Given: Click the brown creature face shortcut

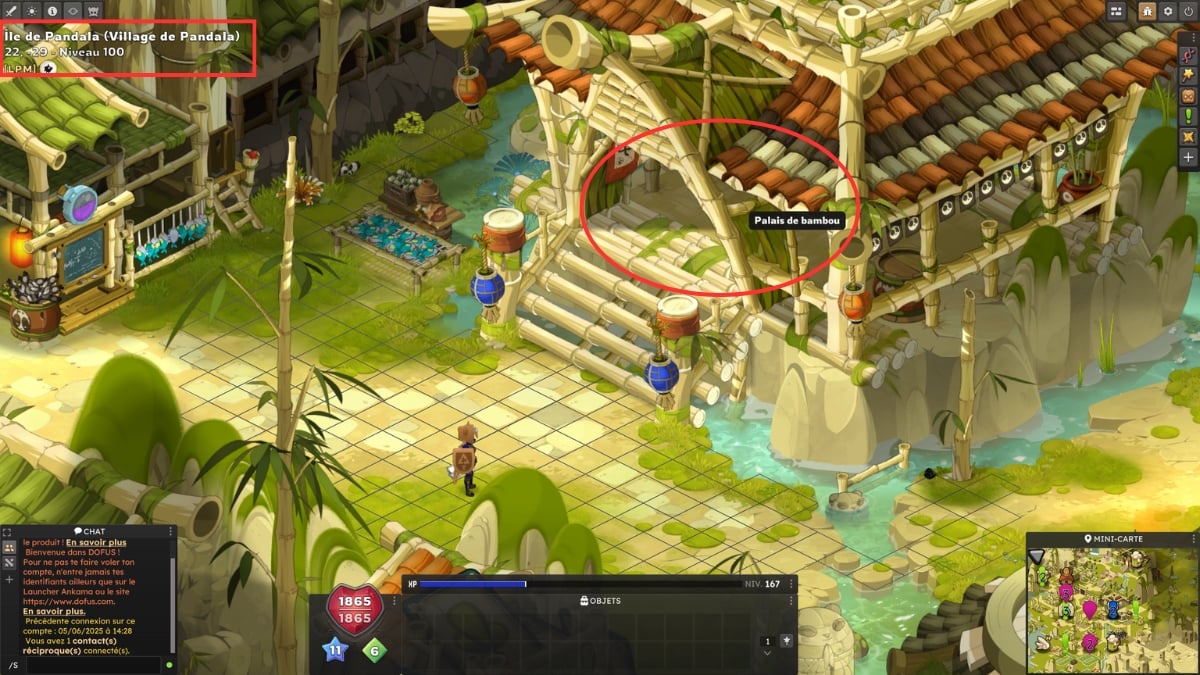Looking at the screenshot, I should pyautogui.click(x=1189, y=96).
